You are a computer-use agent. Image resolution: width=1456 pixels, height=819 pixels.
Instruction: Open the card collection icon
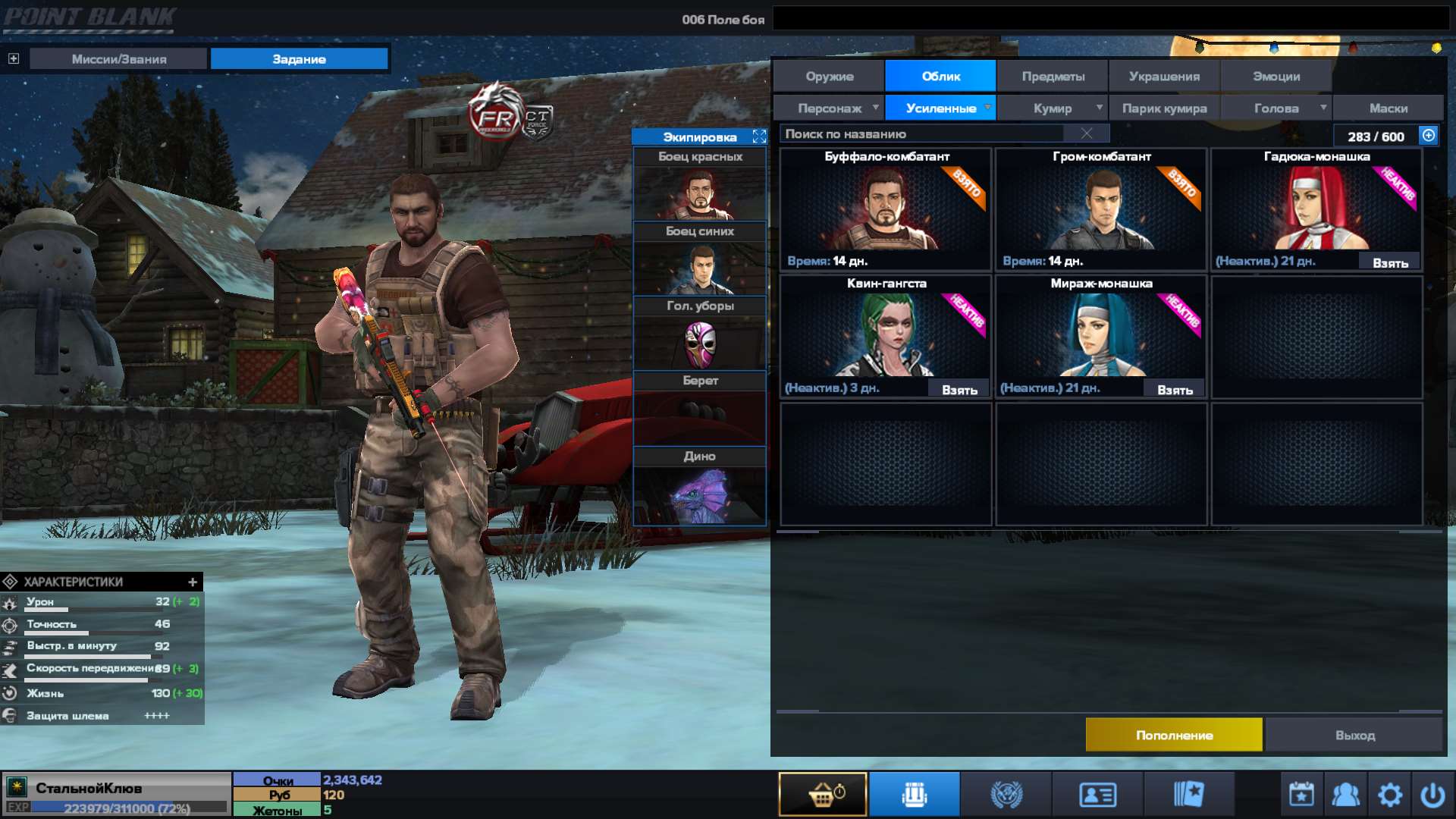(1191, 793)
